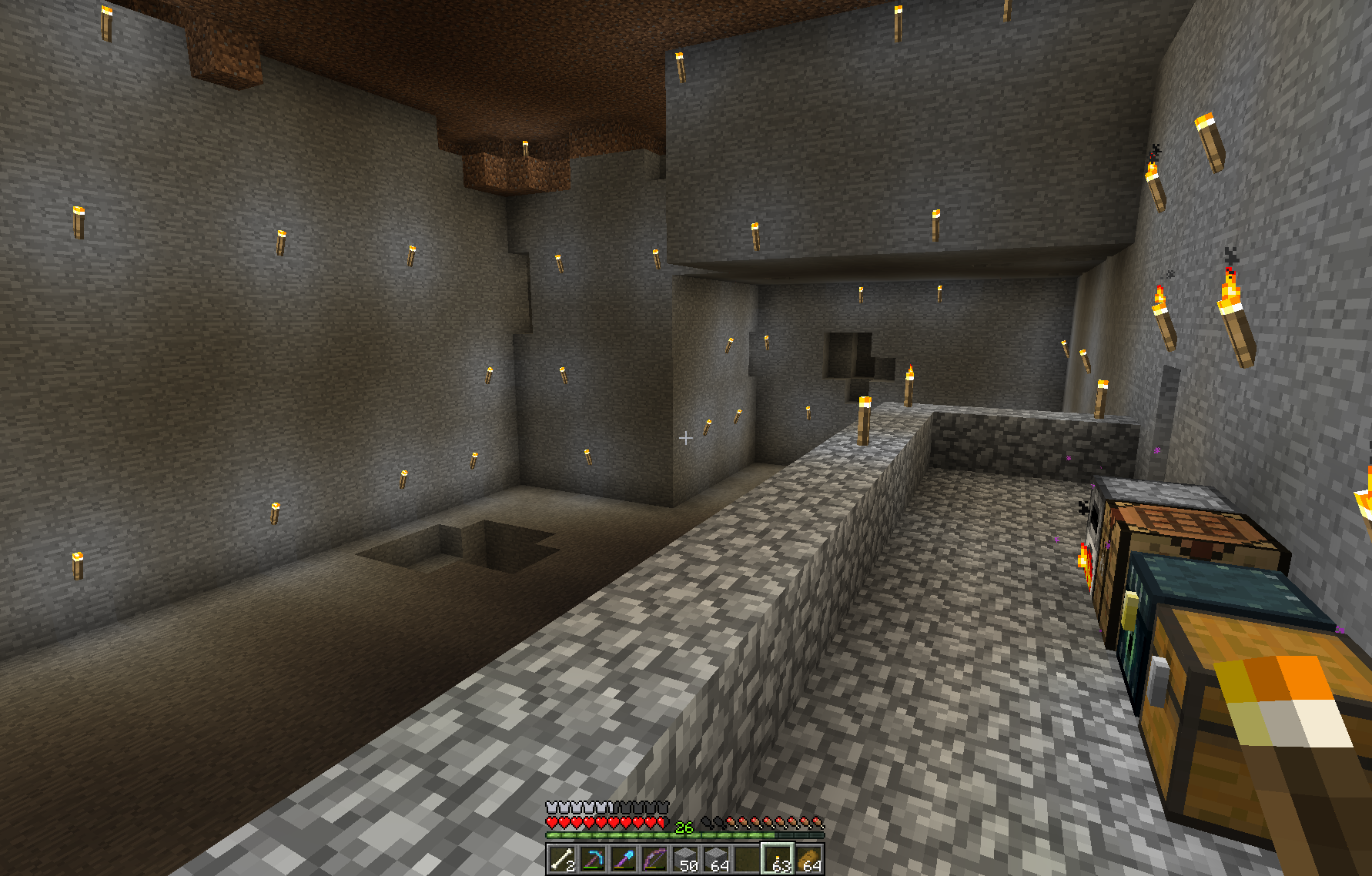Switch to the enchanted diamond shovel
Viewport: 1372px width, 876px height.
(x=624, y=859)
